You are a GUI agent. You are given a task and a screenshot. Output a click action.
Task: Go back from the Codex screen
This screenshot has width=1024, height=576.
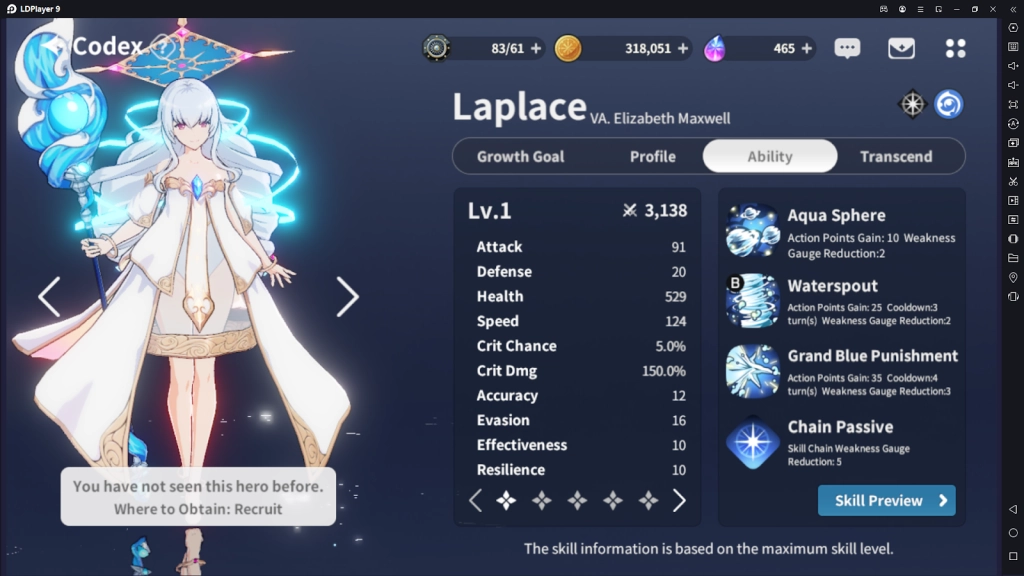pyautogui.click(x=54, y=46)
